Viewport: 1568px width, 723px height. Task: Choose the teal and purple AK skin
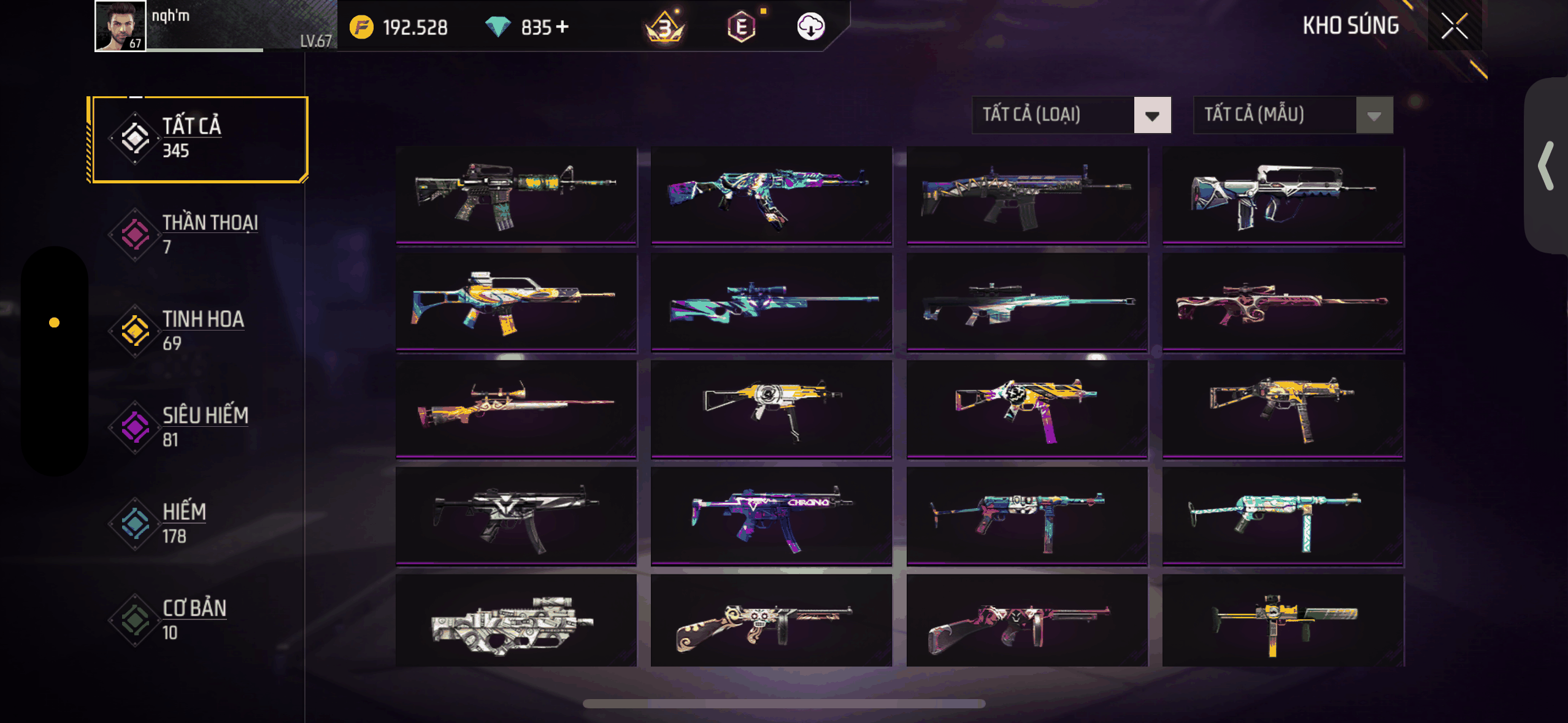[x=771, y=196]
